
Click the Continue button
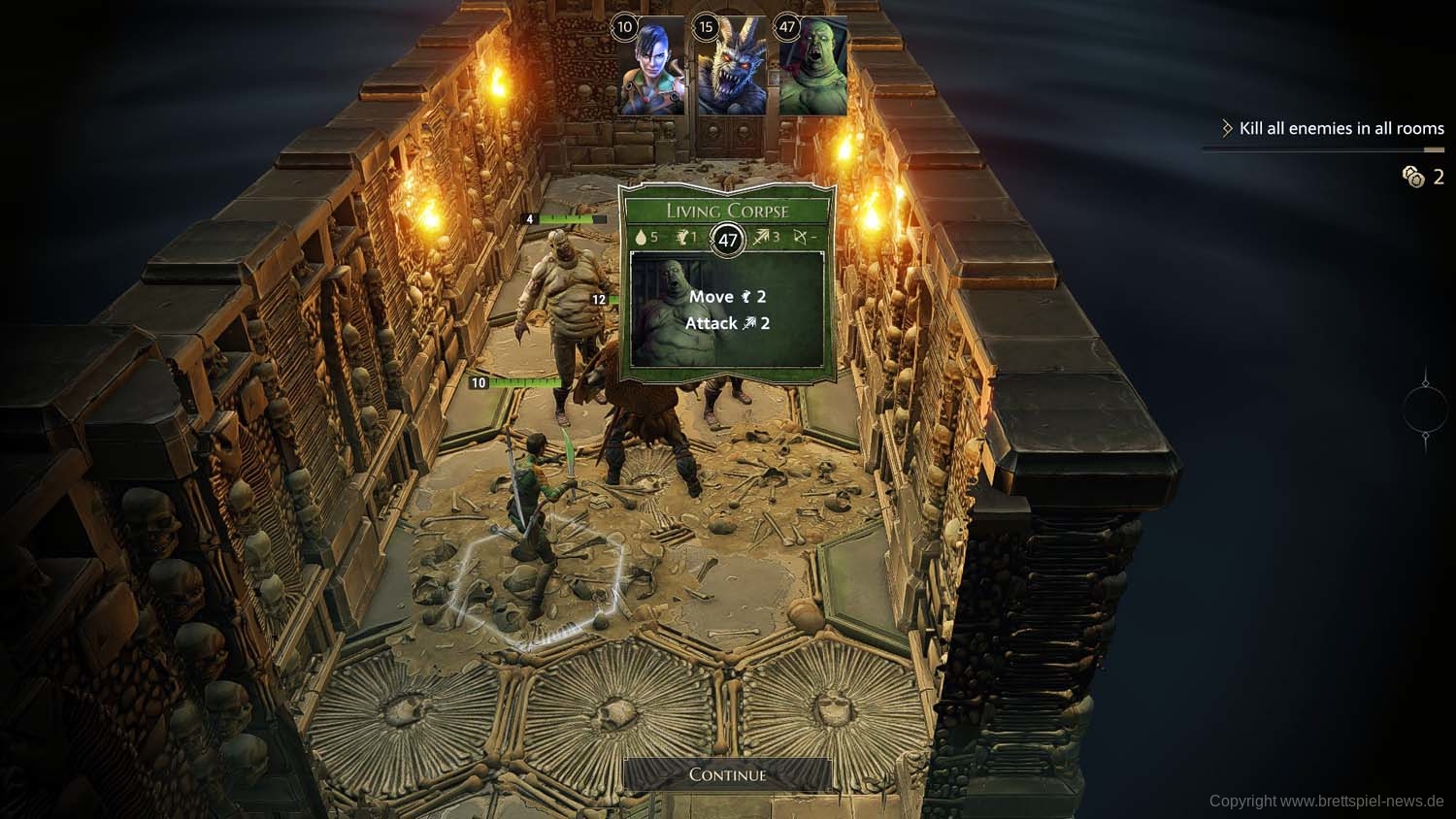click(727, 774)
